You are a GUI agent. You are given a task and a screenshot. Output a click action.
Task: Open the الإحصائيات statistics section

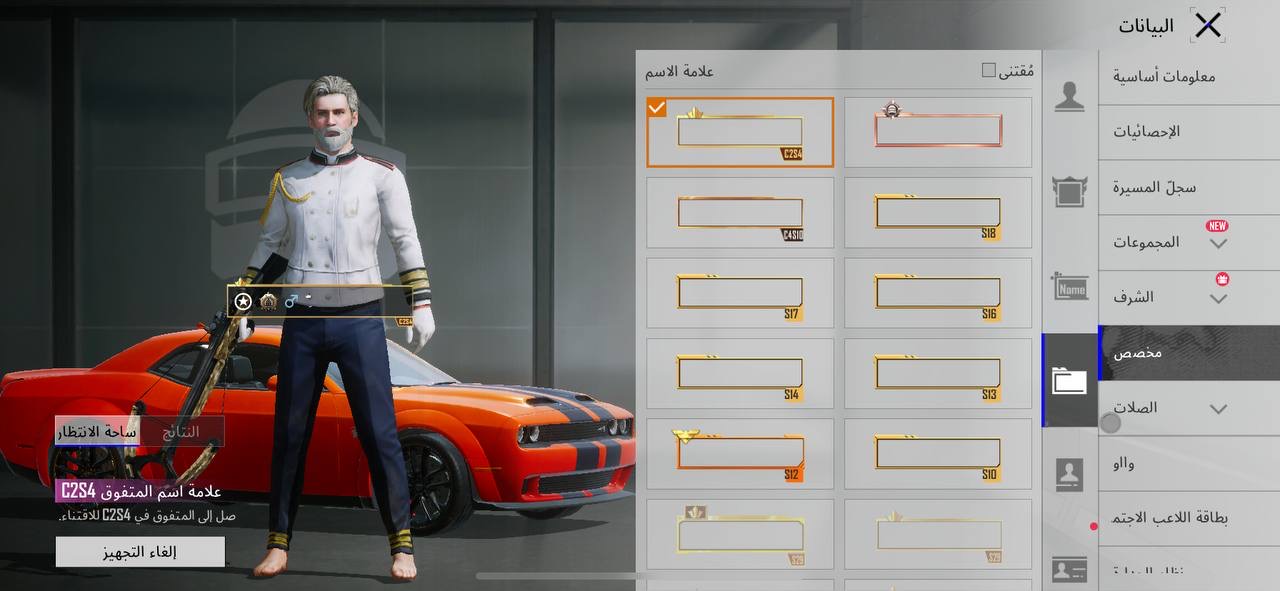click(1146, 131)
